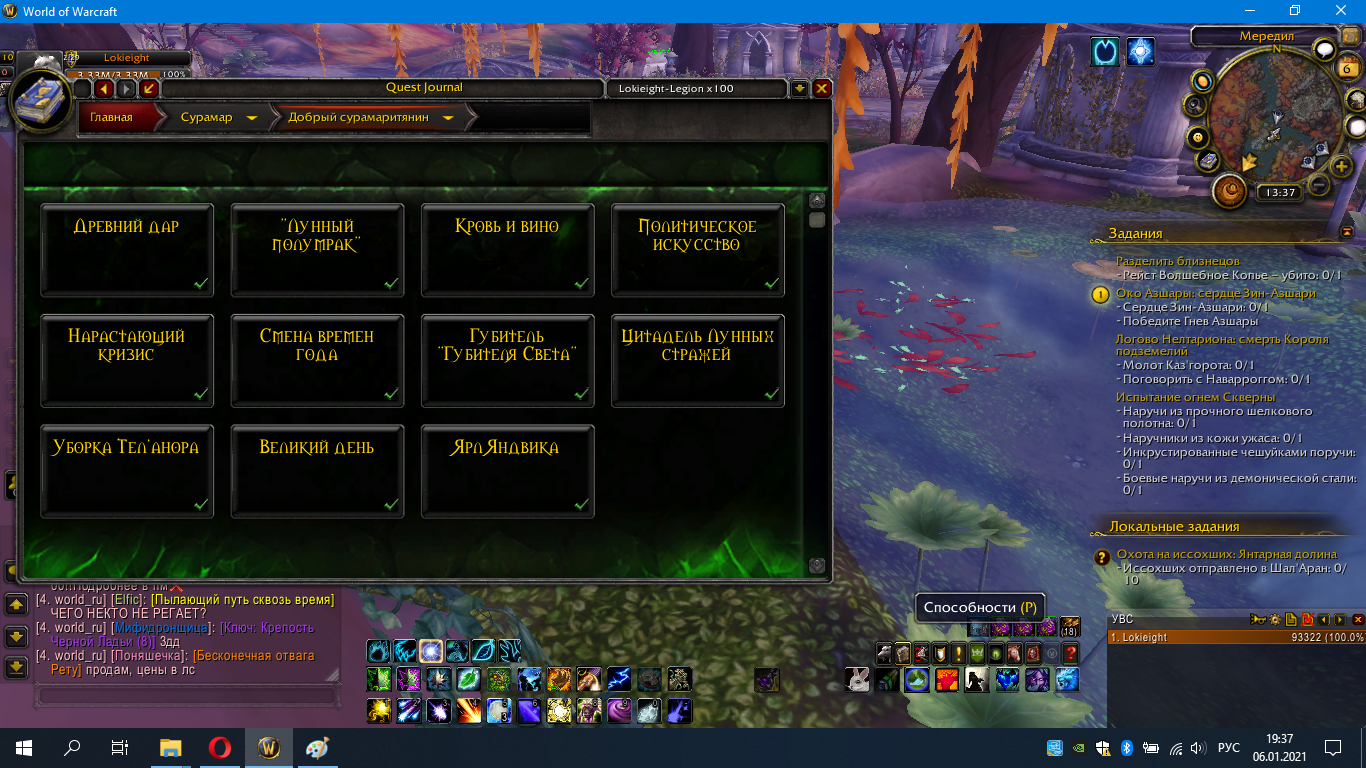The image size is (1366, 768).
Task: Open the calendar icon showing 6
Action: [x=1348, y=69]
